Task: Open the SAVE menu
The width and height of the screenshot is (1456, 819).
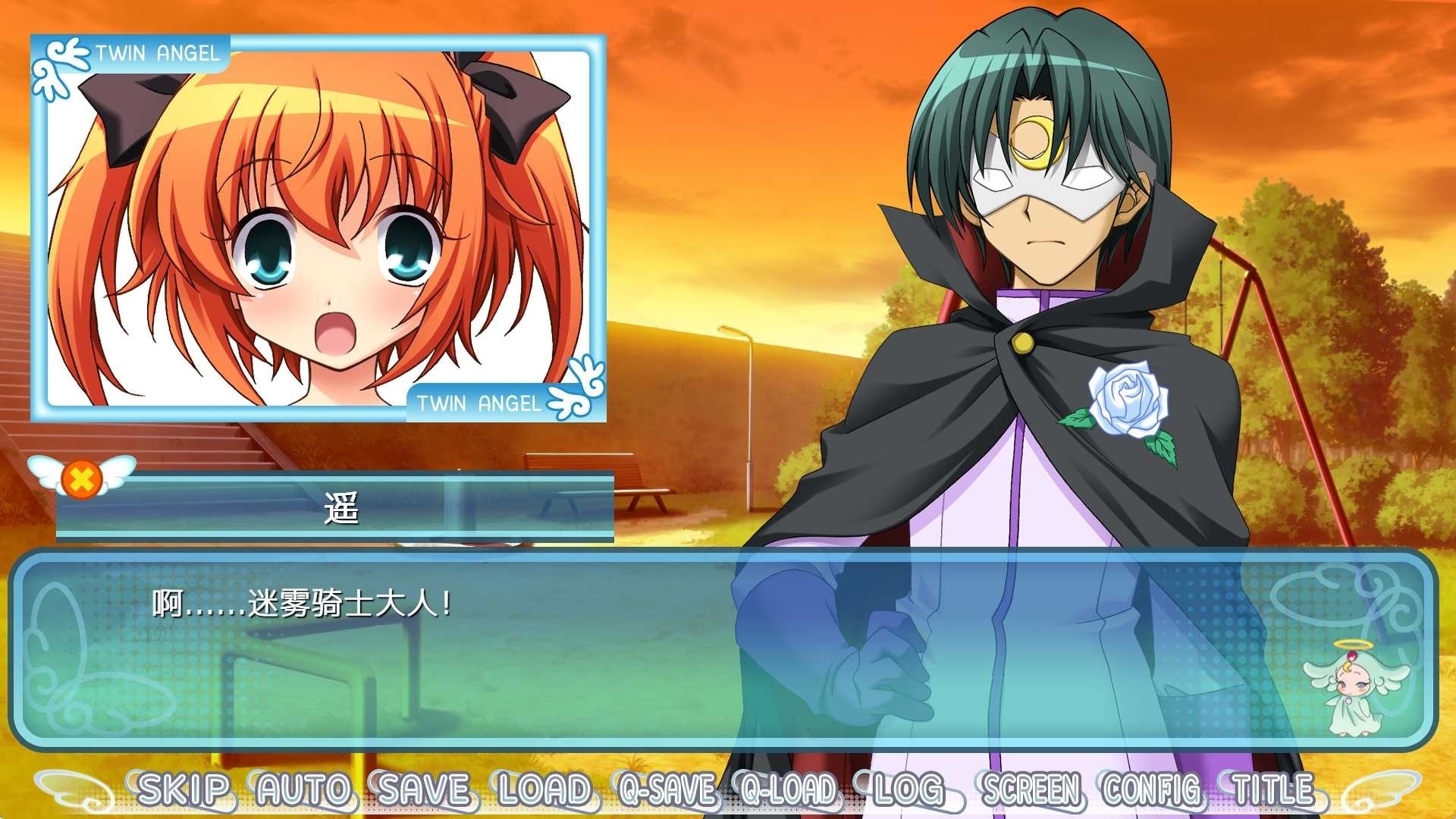Action: pos(425,790)
